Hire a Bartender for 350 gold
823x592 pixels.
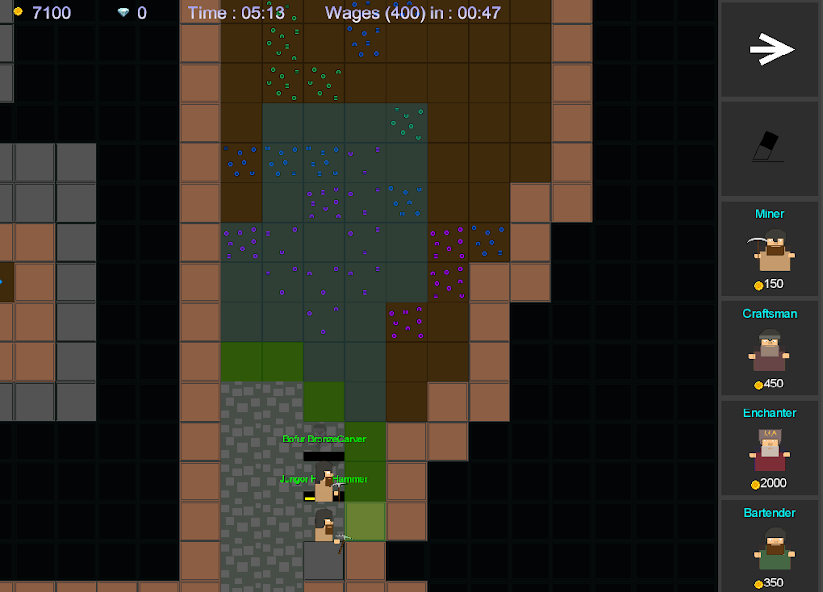770,547
